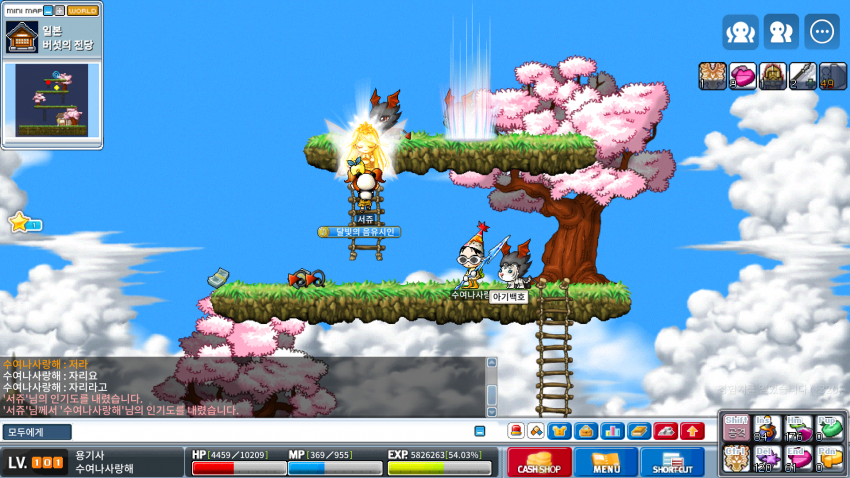This screenshot has width=850, height=478.
Task: Open the Menu button
Action: pos(605,462)
